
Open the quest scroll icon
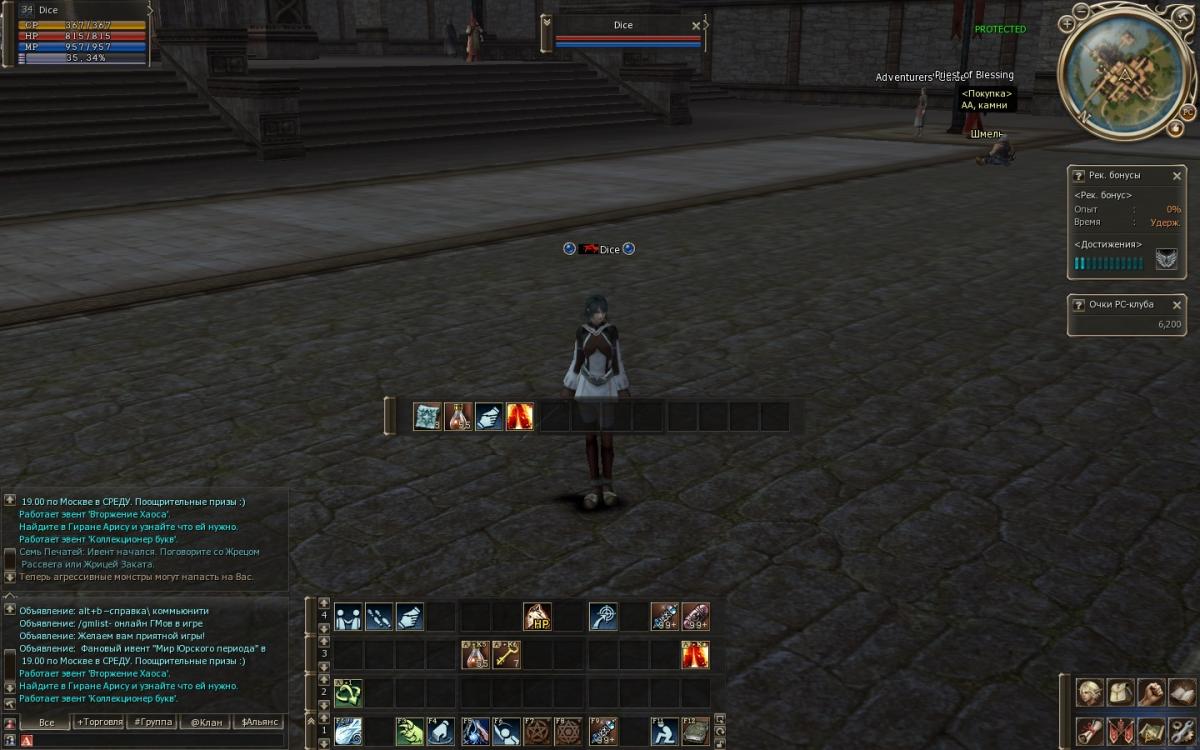tap(1088, 731)
